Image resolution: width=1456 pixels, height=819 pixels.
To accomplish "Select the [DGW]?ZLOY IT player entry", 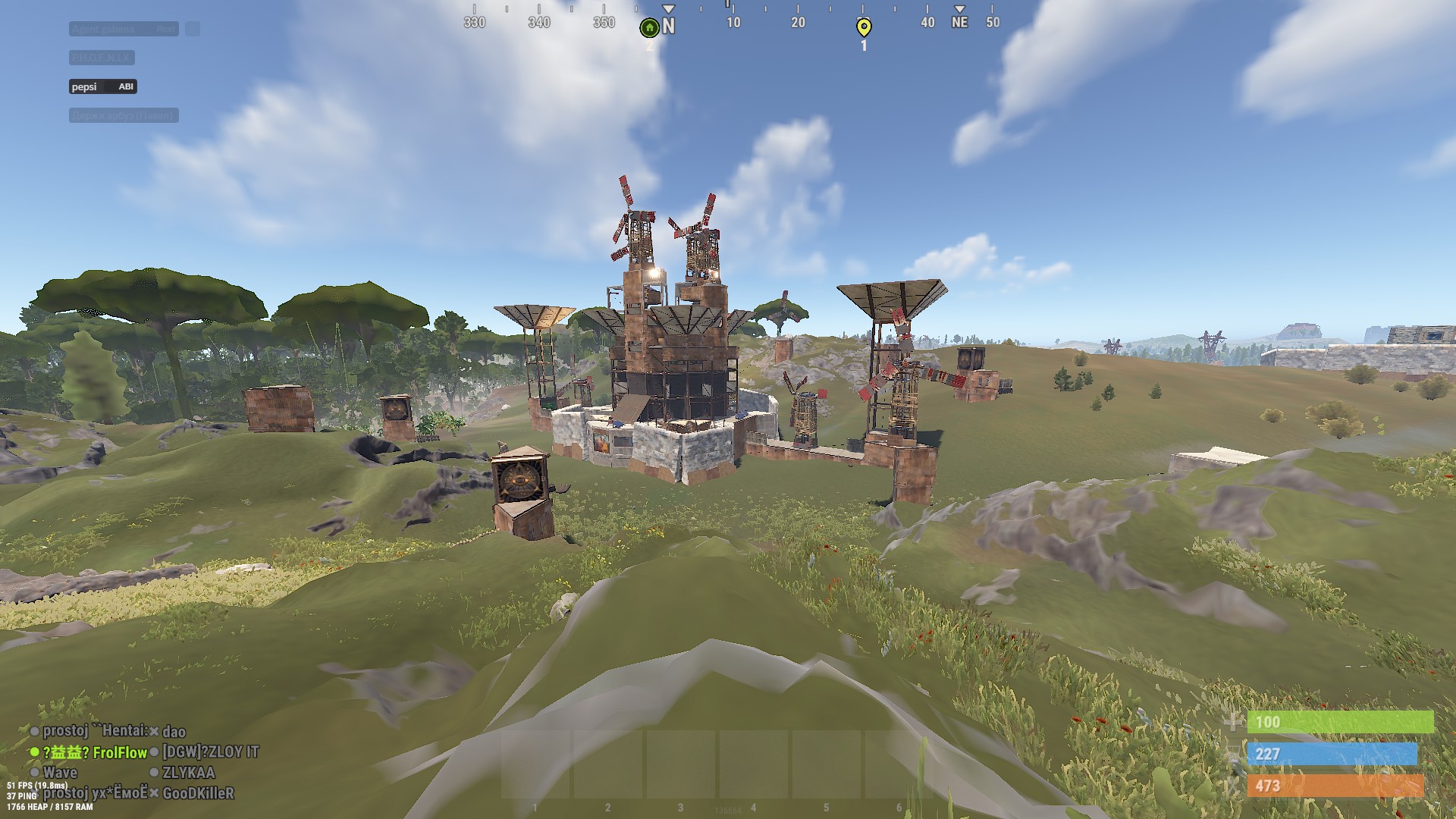I will point(210,752).
